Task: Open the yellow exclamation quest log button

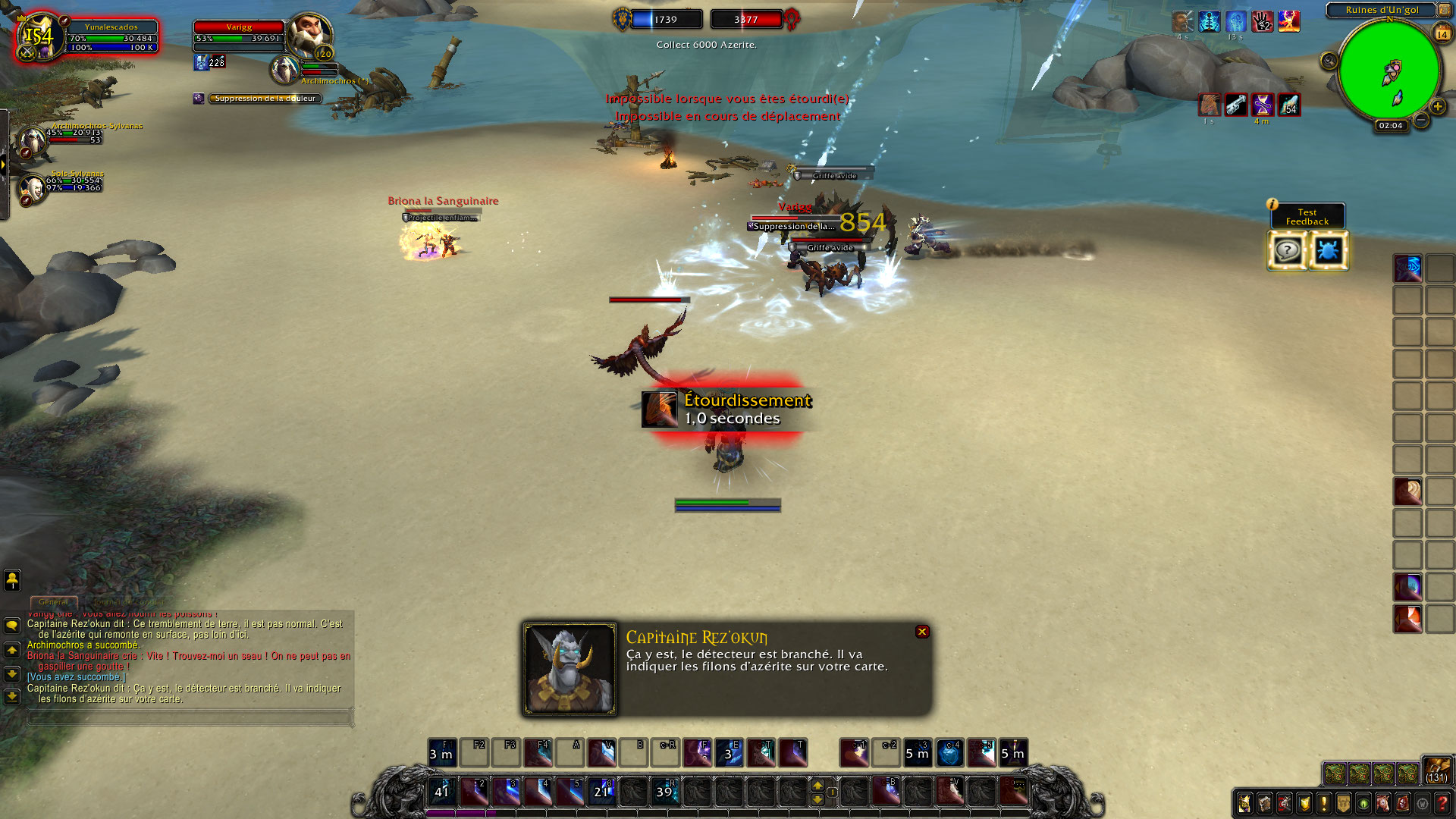Action: tap(1323, 803)
